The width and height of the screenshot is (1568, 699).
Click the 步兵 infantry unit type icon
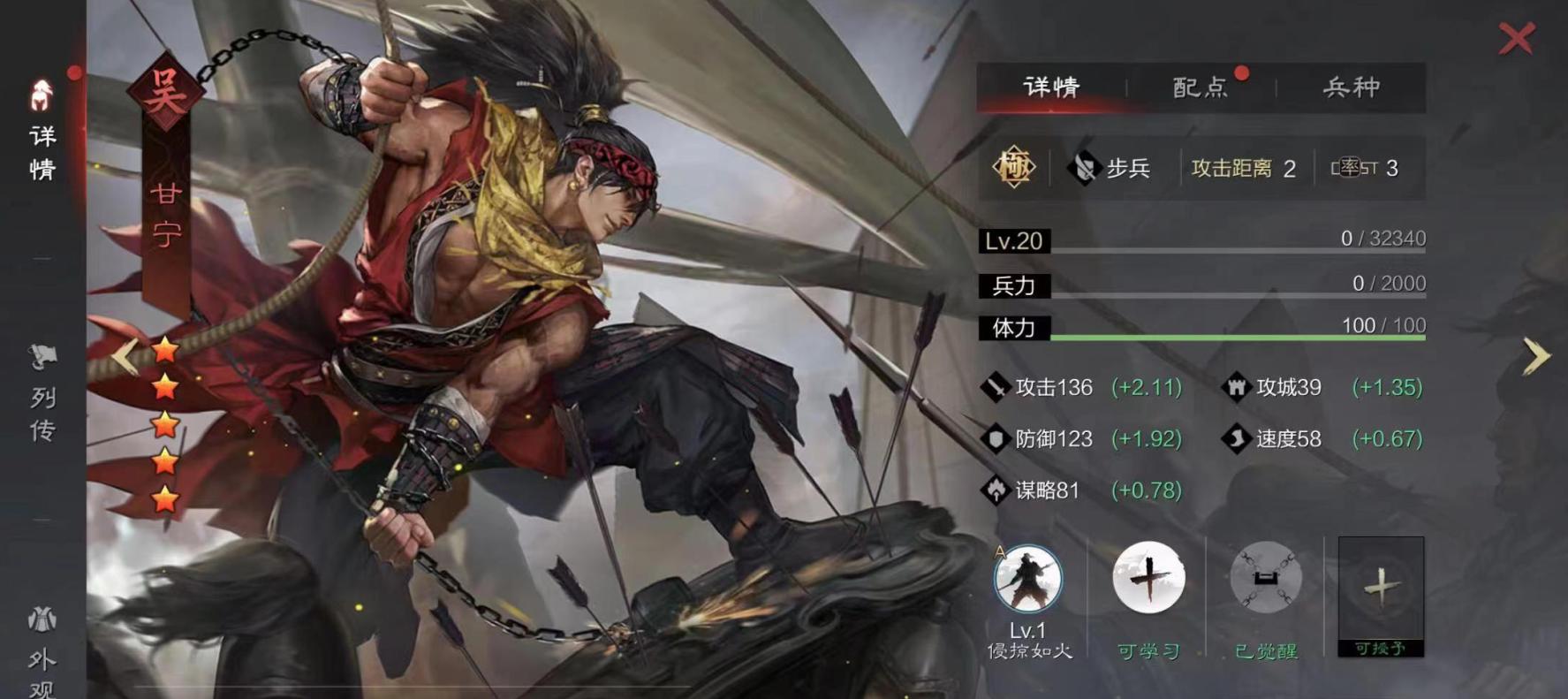1084,166
